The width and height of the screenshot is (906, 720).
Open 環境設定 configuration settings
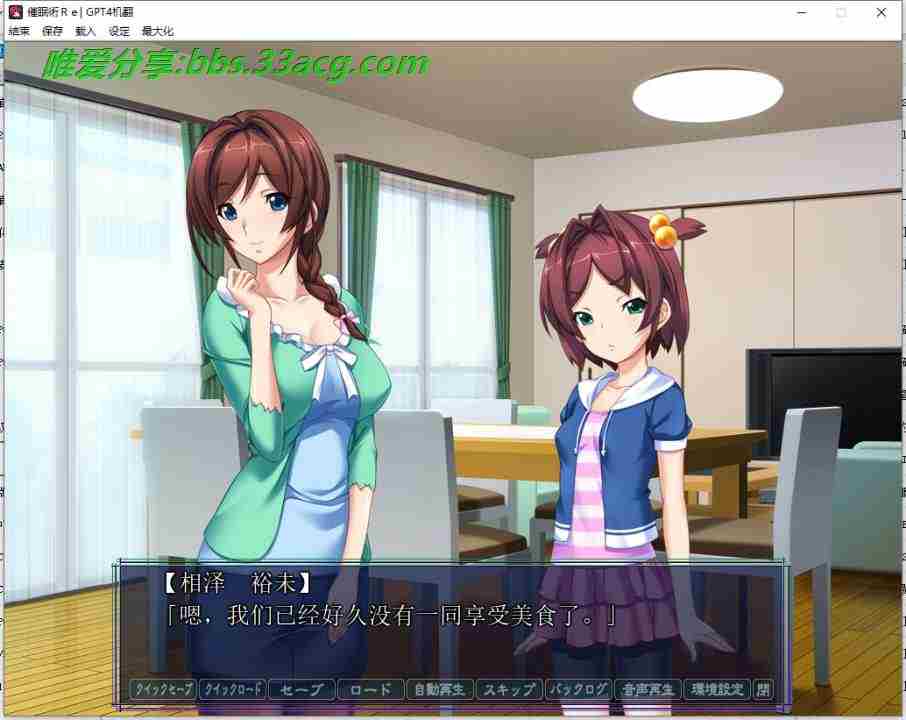(x=717, y=689)
